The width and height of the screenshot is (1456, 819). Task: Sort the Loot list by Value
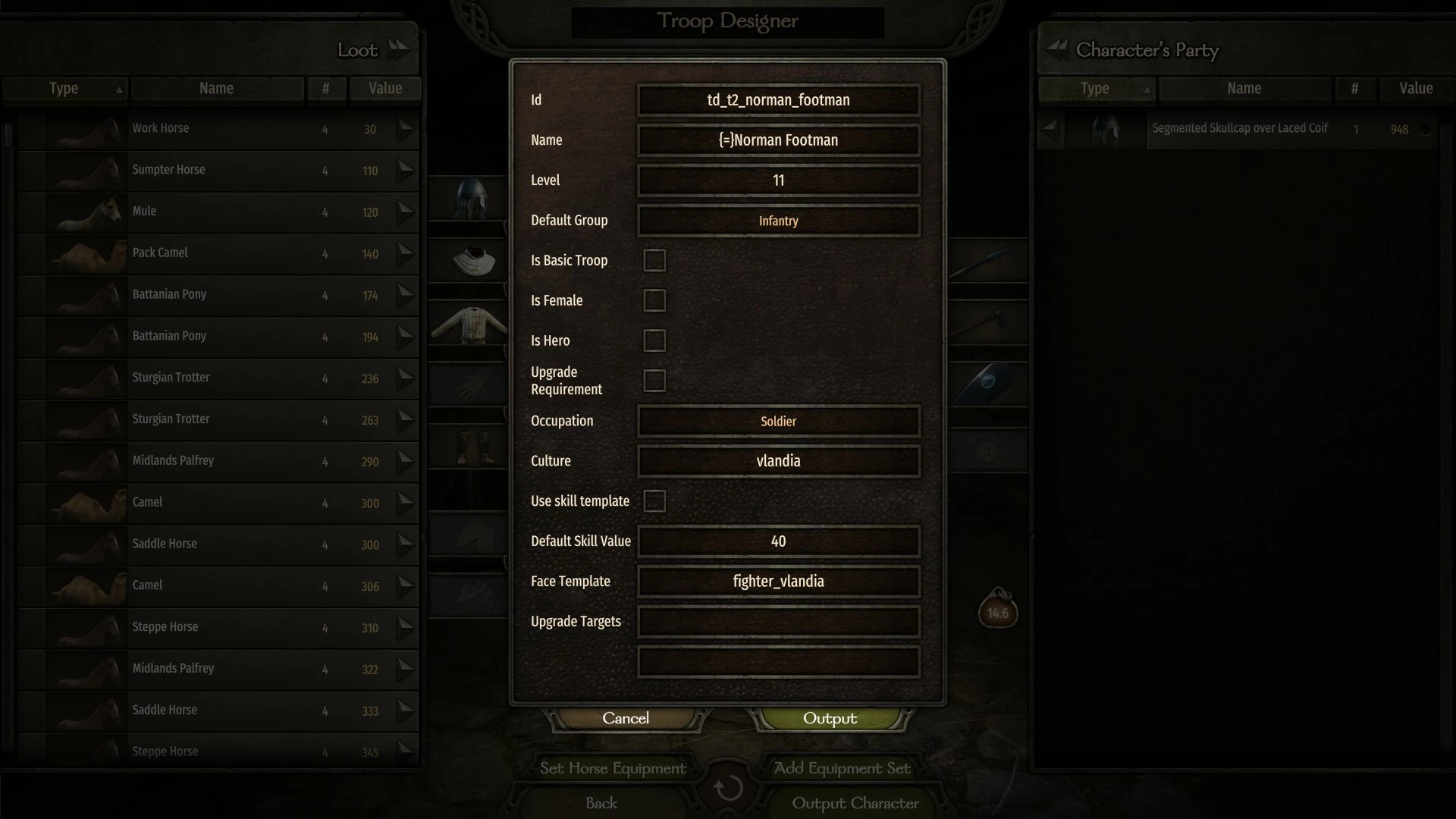point(385,89)
